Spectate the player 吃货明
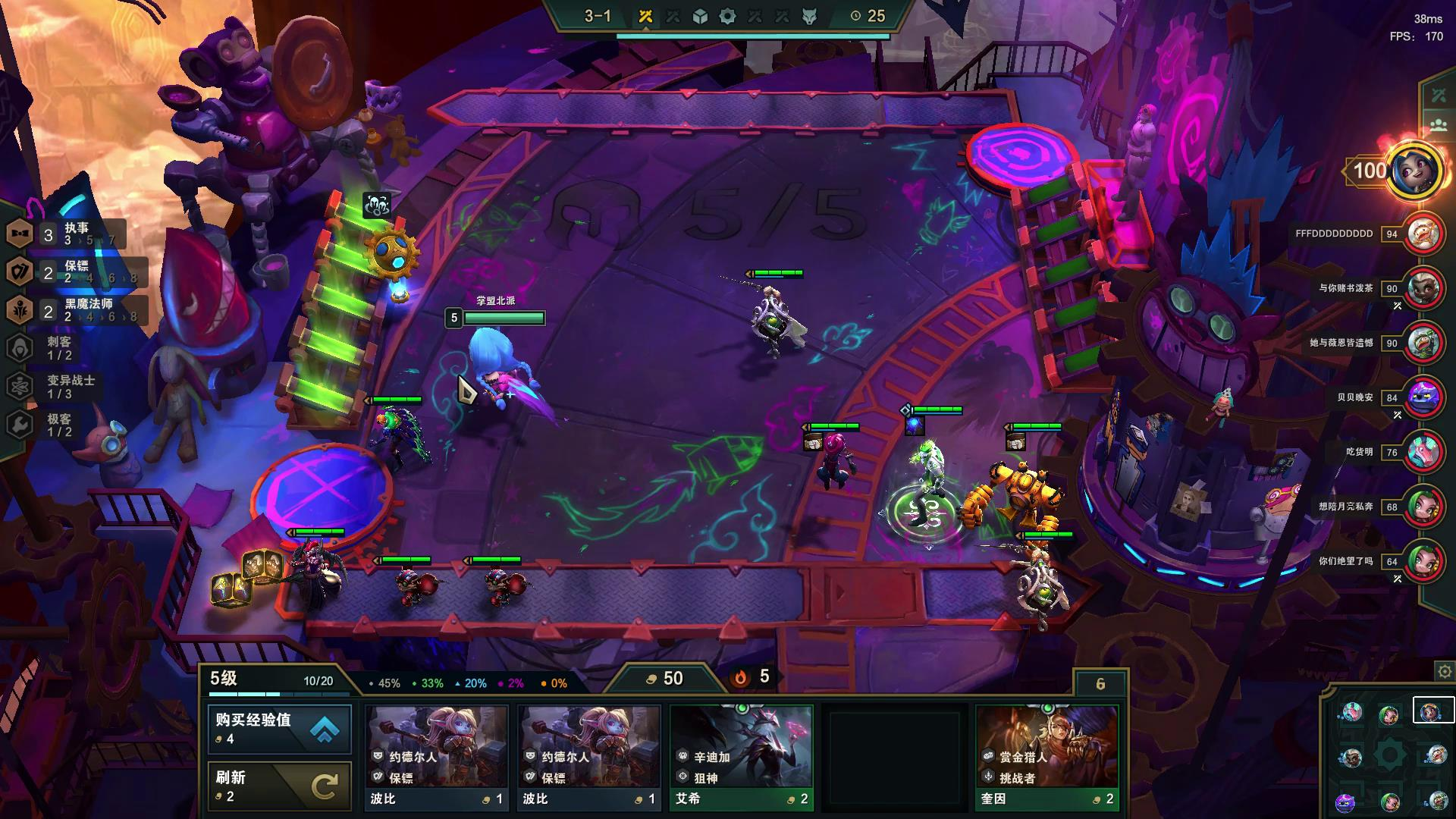The height and width of the screenshot is (819, 1456). [1423, 452]
